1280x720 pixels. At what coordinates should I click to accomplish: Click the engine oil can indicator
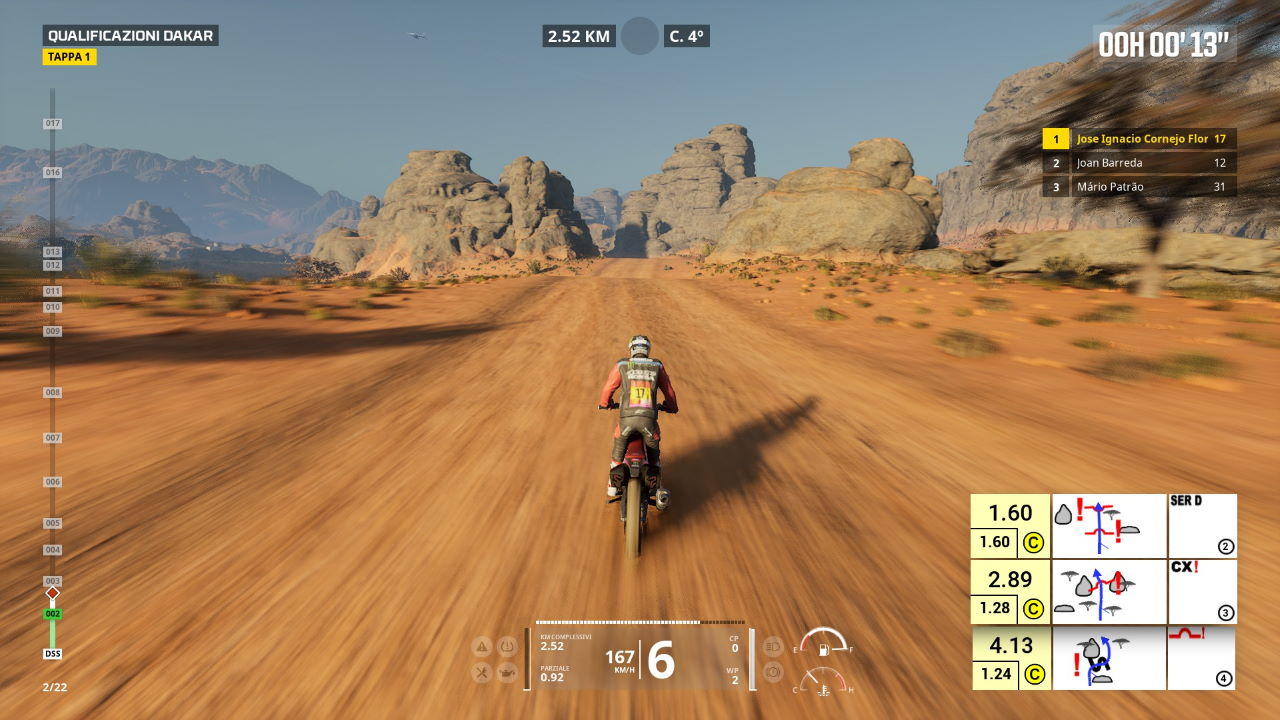pyautogui.click(x=507, y=673)
